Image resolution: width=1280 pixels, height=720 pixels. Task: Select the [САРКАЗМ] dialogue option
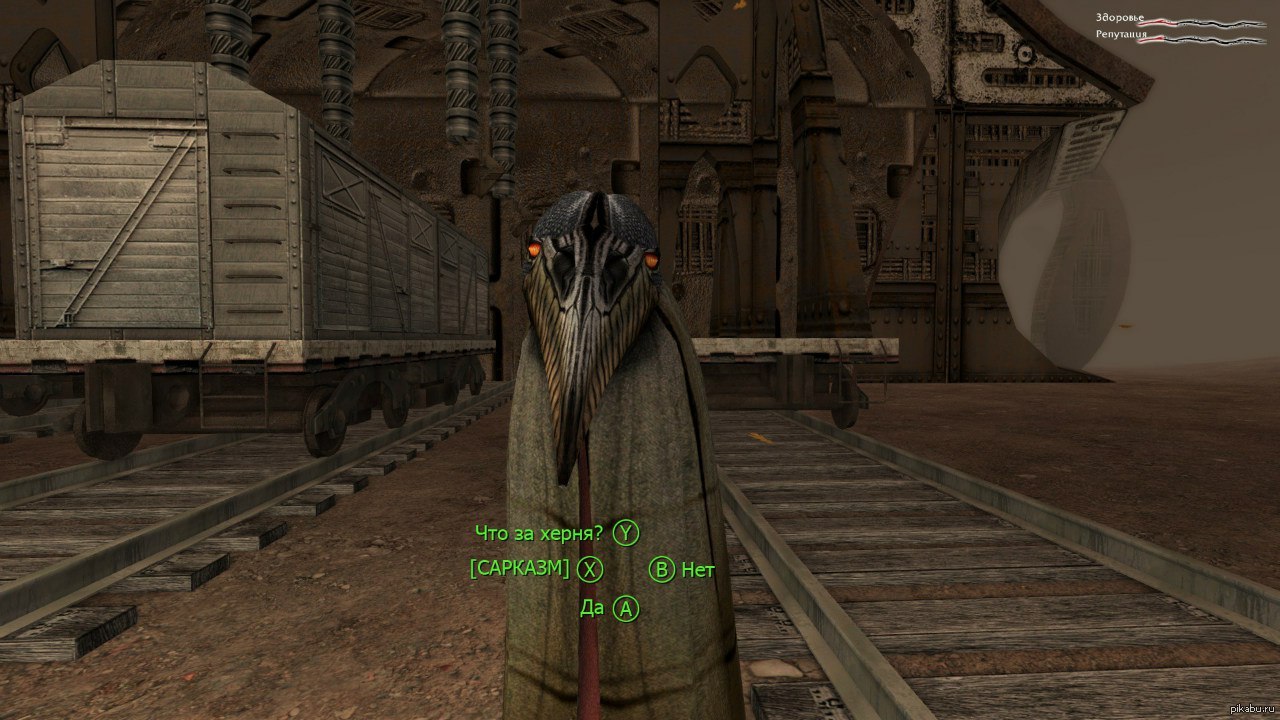520,569
